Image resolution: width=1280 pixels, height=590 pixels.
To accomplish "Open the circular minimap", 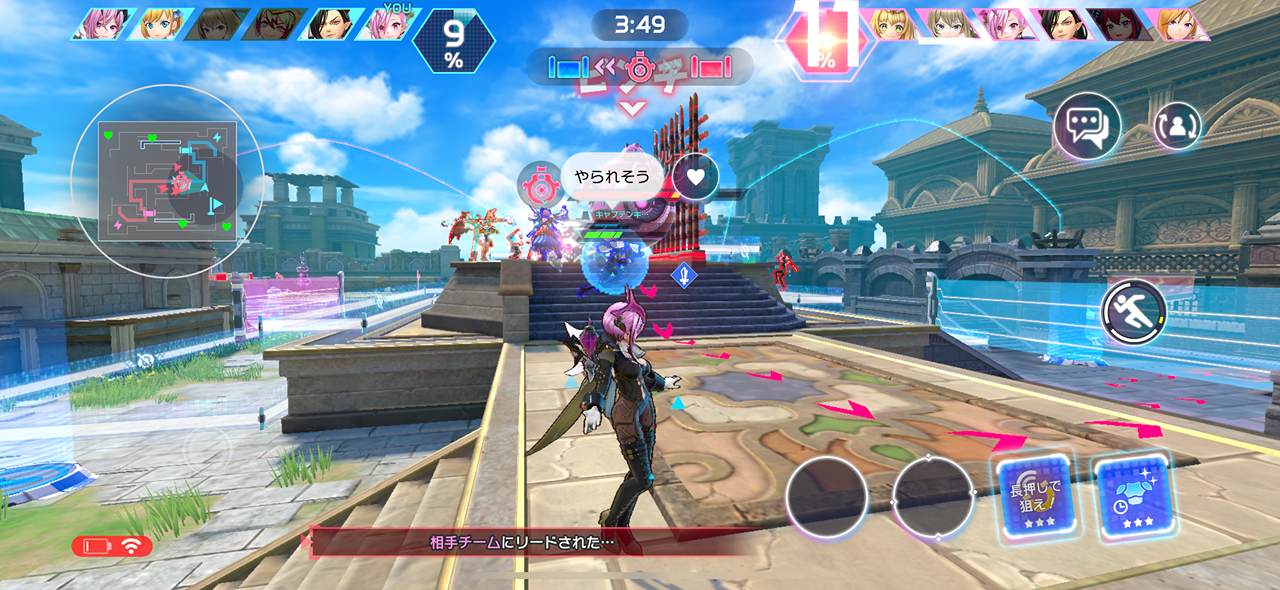I will pyautogui.click(x=168, y=181).
